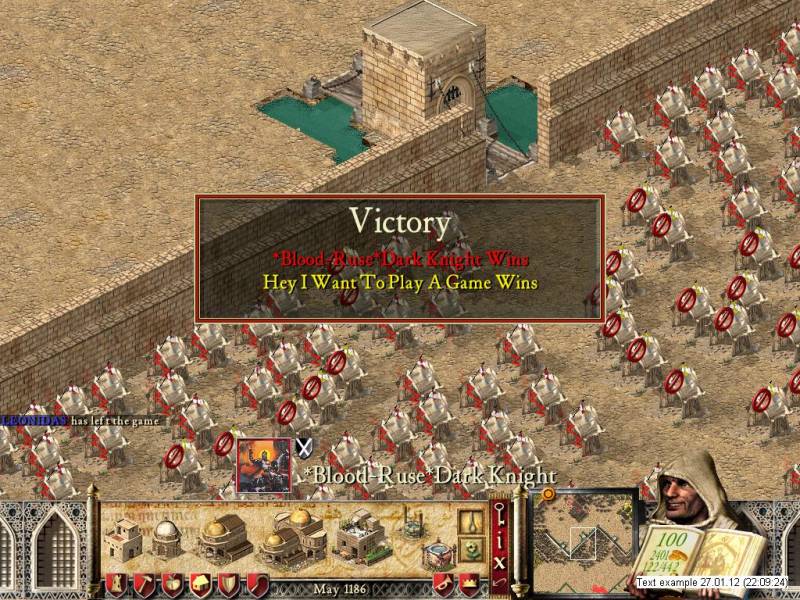800x600 pixels.
Task: Activate the X delete building tool
Action: (x=498, y=558)
